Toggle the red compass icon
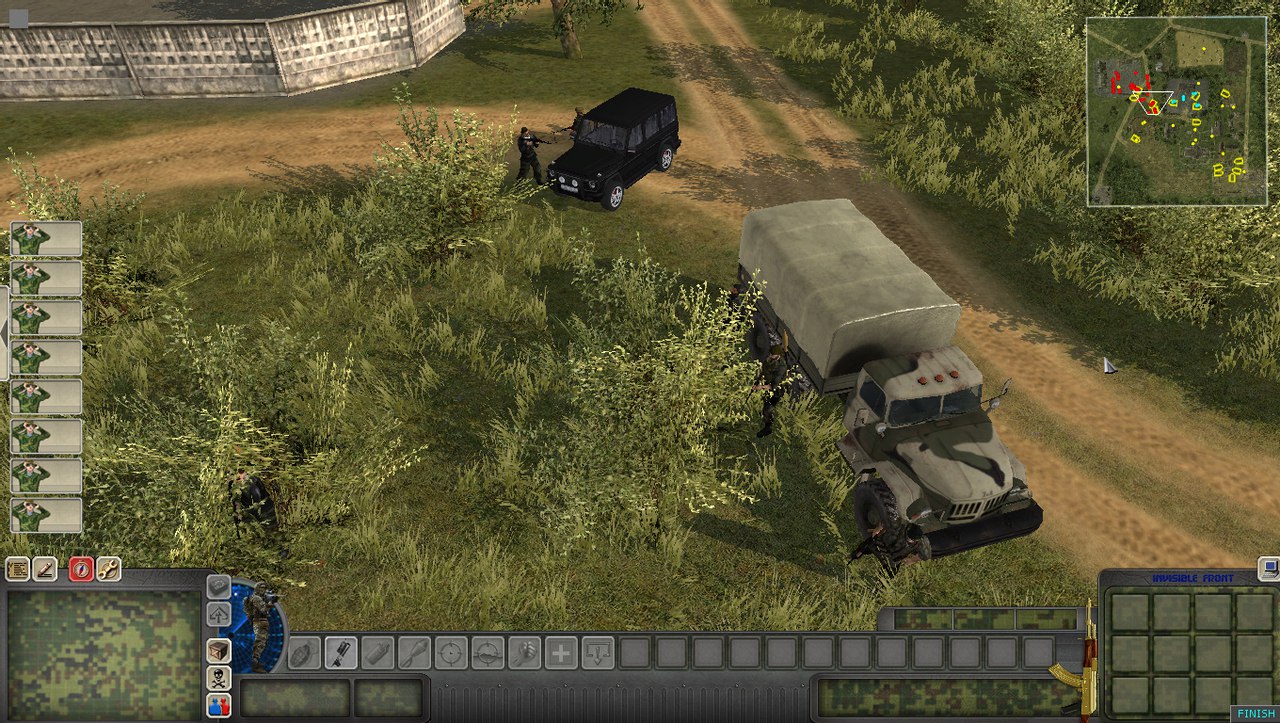Viewport: 1280px width, 723px height. 81,569
